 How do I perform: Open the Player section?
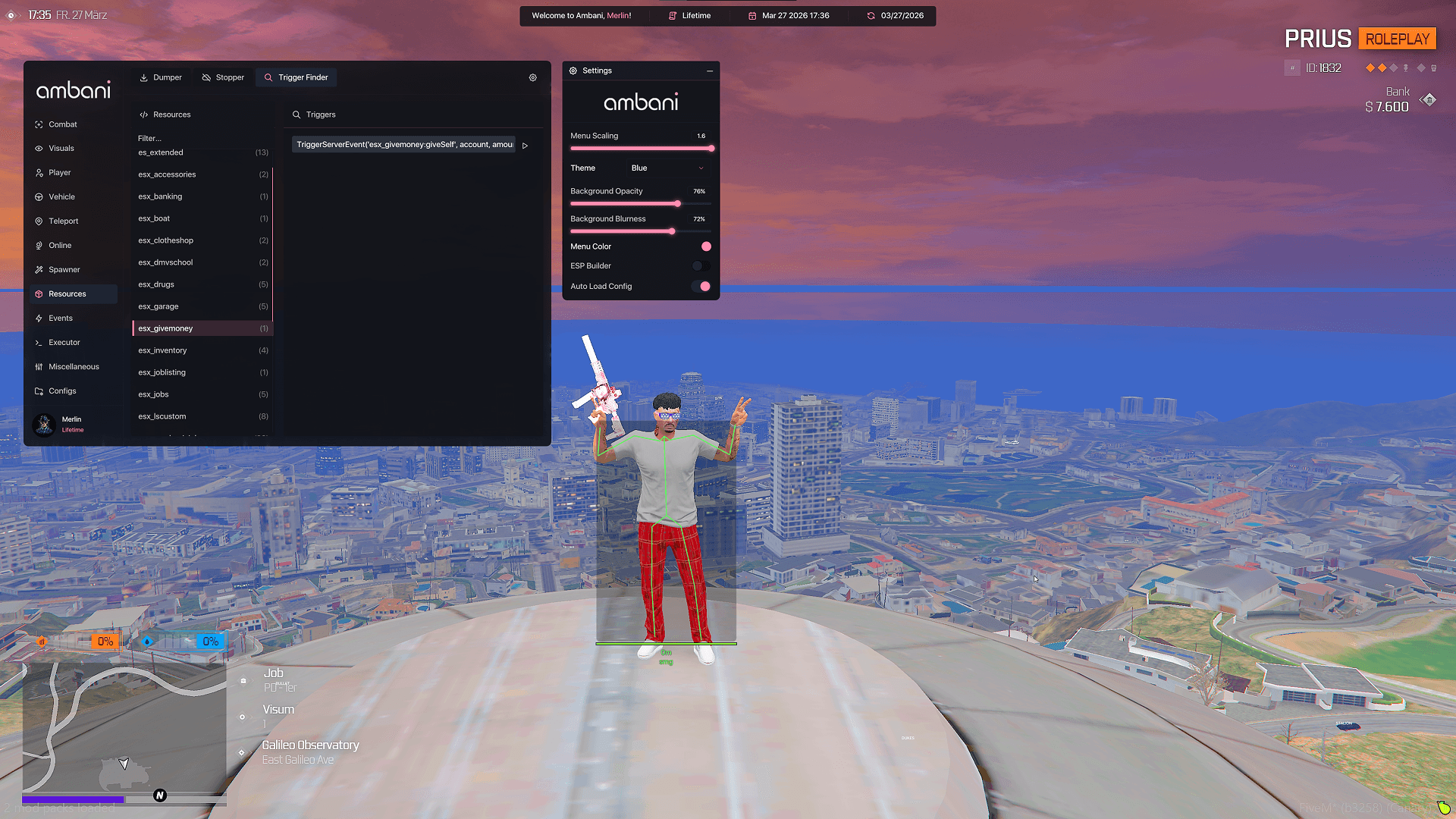click(x=58, y=172)
